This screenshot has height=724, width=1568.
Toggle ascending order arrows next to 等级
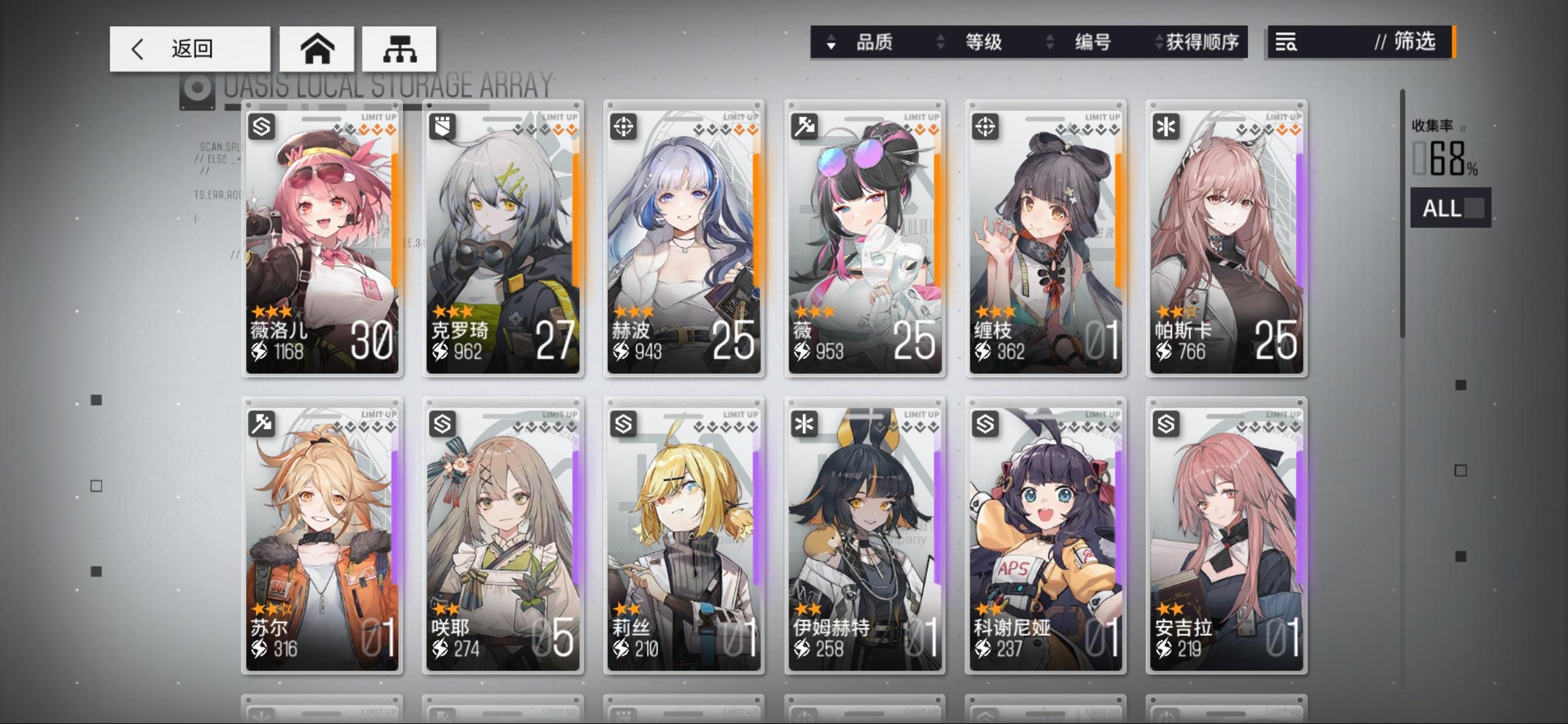(x=940, y=42)
